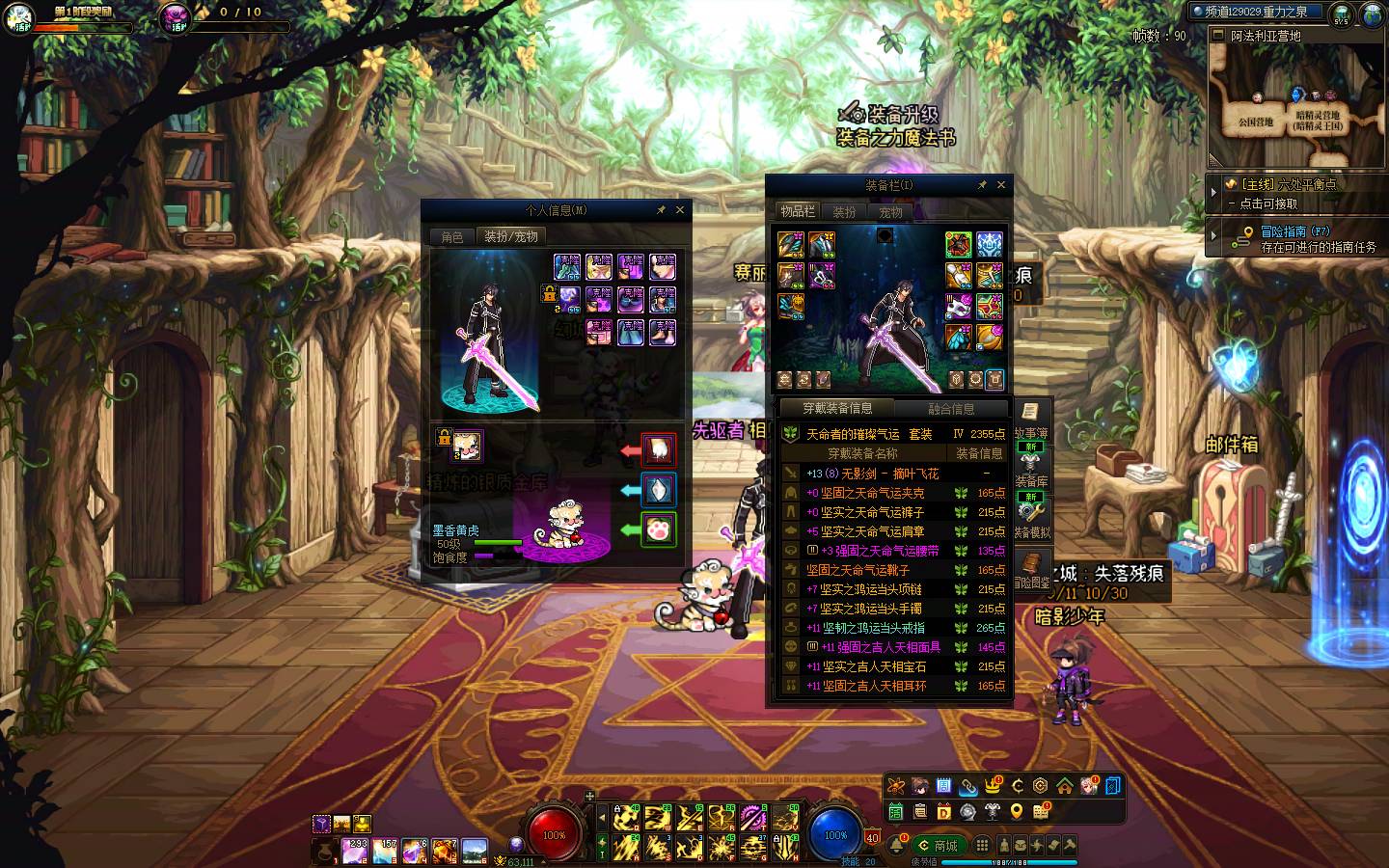
Task: Open the yellow map pin icon
Action: tap(1017, 812)
